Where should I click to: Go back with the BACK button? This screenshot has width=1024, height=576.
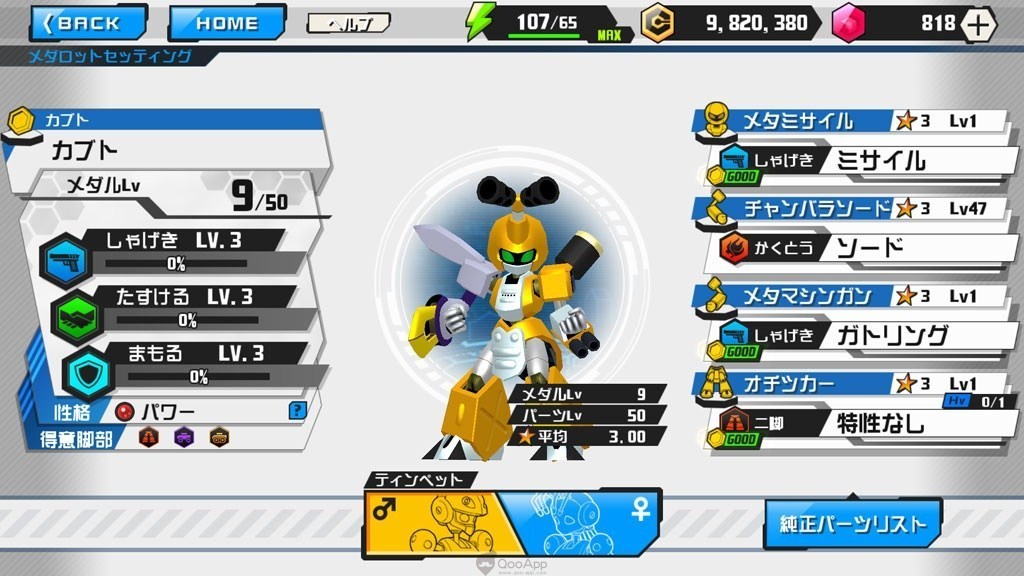(88, 23)
